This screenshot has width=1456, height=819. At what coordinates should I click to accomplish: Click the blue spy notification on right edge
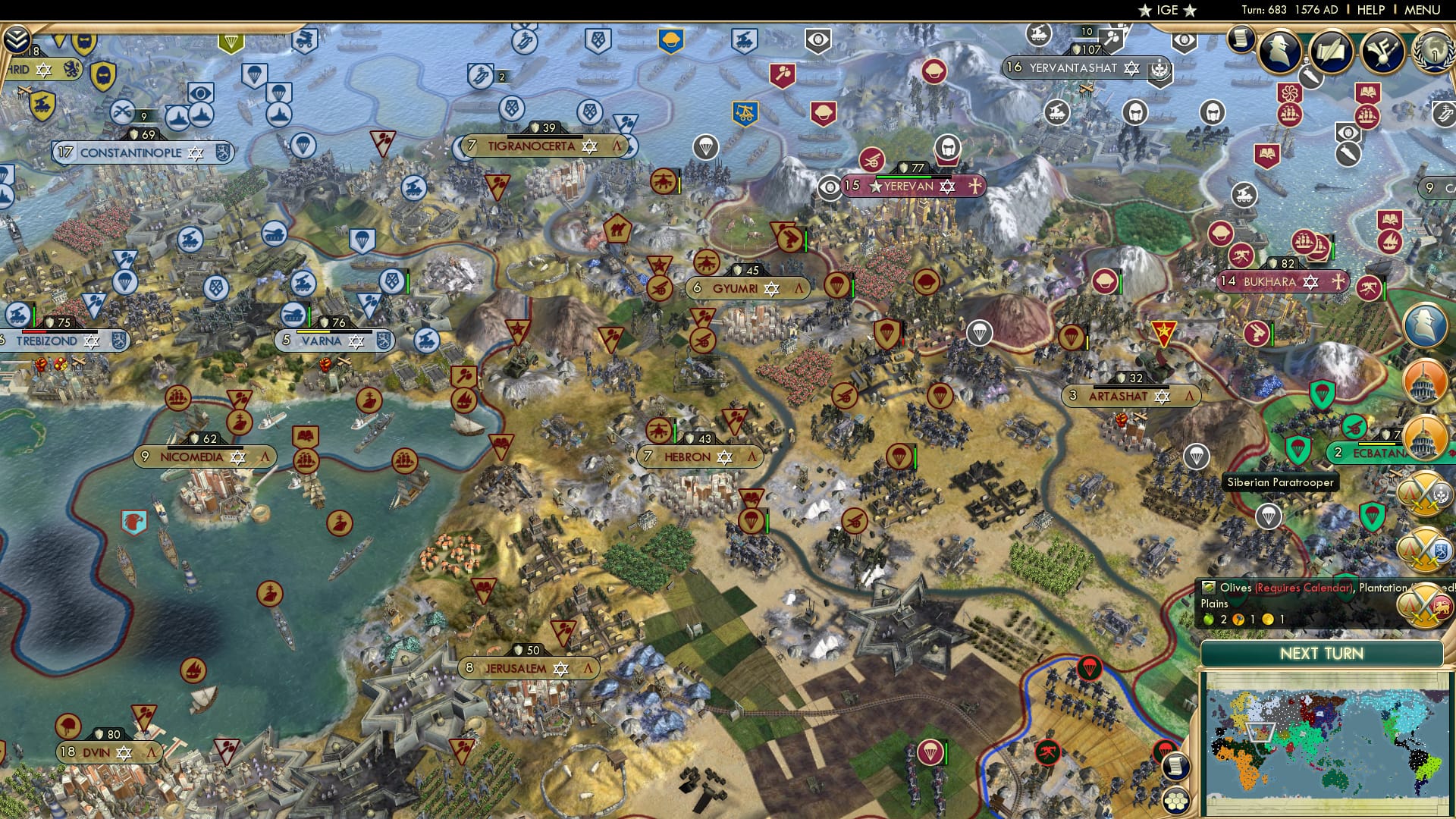coord(1426,325)
